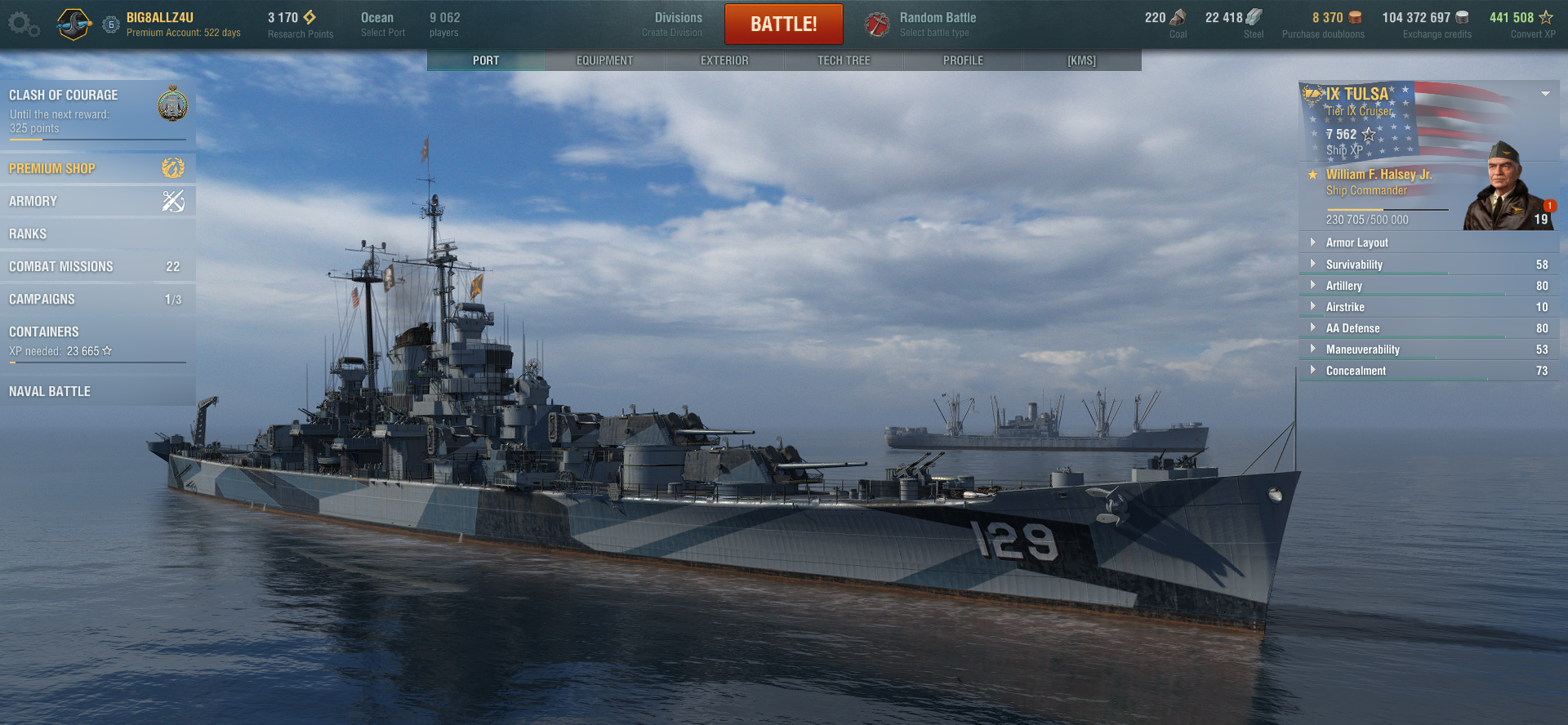Open the settings gear menu
This screenshot has height=725, width=1568.
pyautogui.click(x=22, y=24)
